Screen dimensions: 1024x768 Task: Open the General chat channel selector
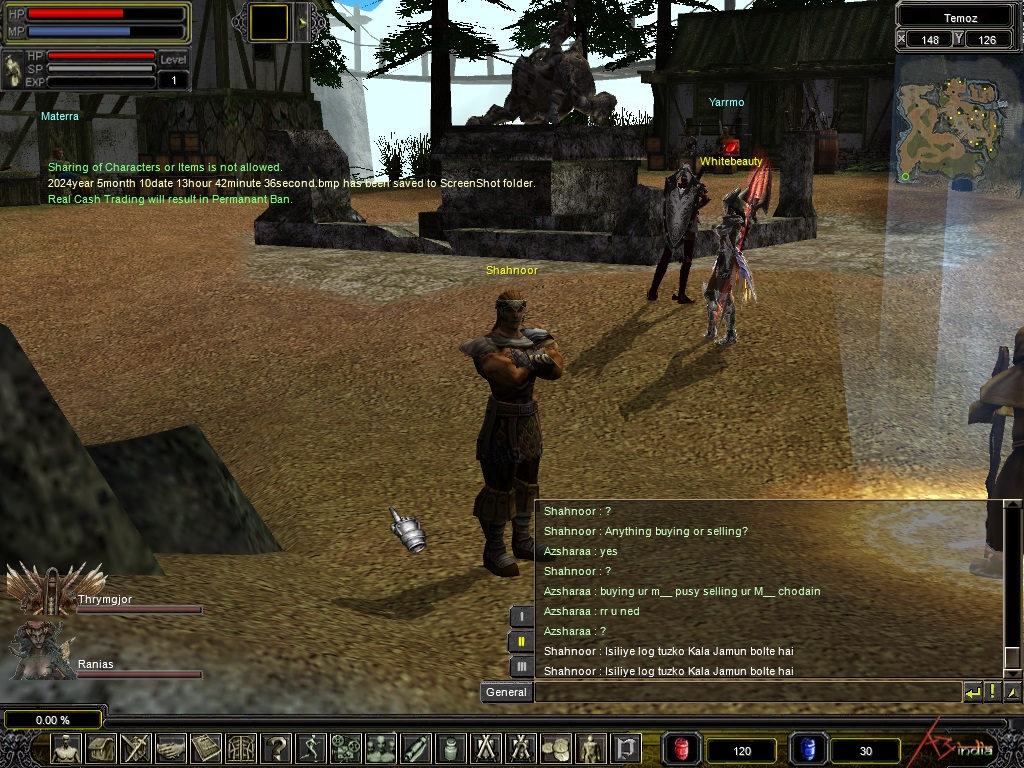pos(506,692)
